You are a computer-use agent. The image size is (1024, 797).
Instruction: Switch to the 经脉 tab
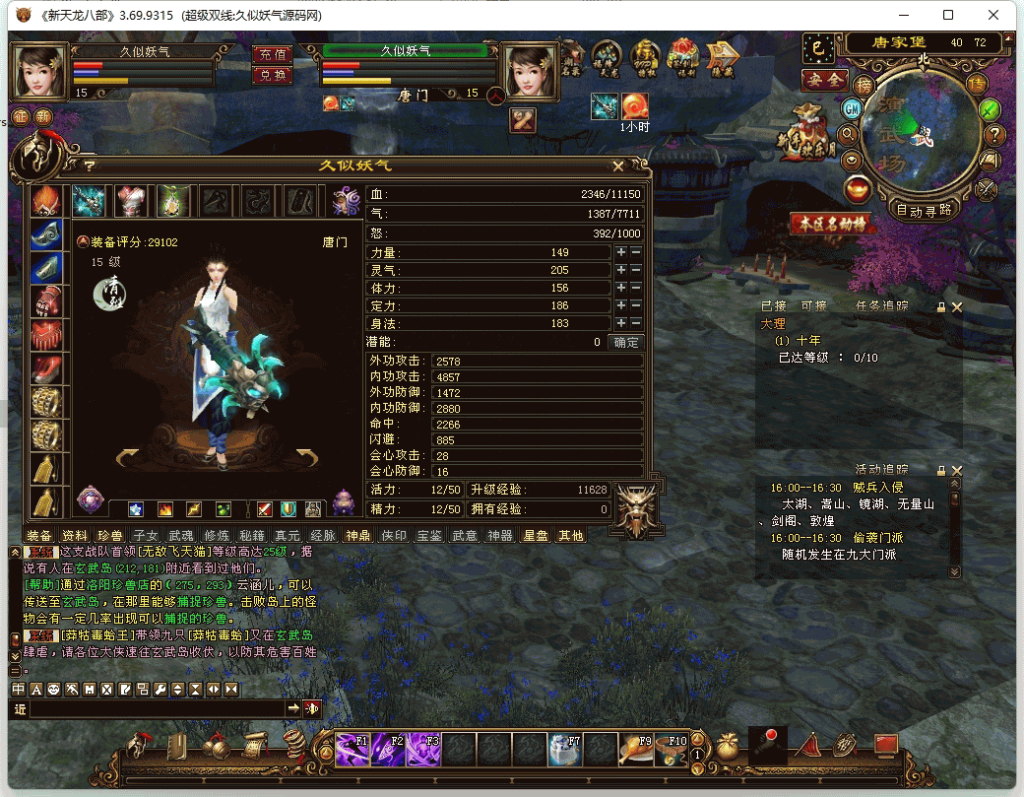(323, 536)
